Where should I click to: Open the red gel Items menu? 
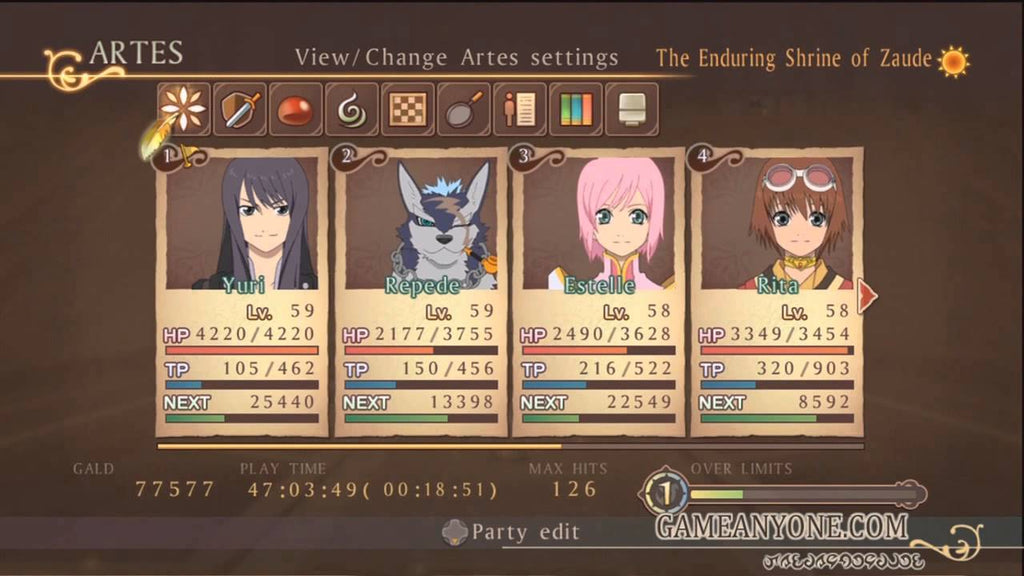click(296, 109)
